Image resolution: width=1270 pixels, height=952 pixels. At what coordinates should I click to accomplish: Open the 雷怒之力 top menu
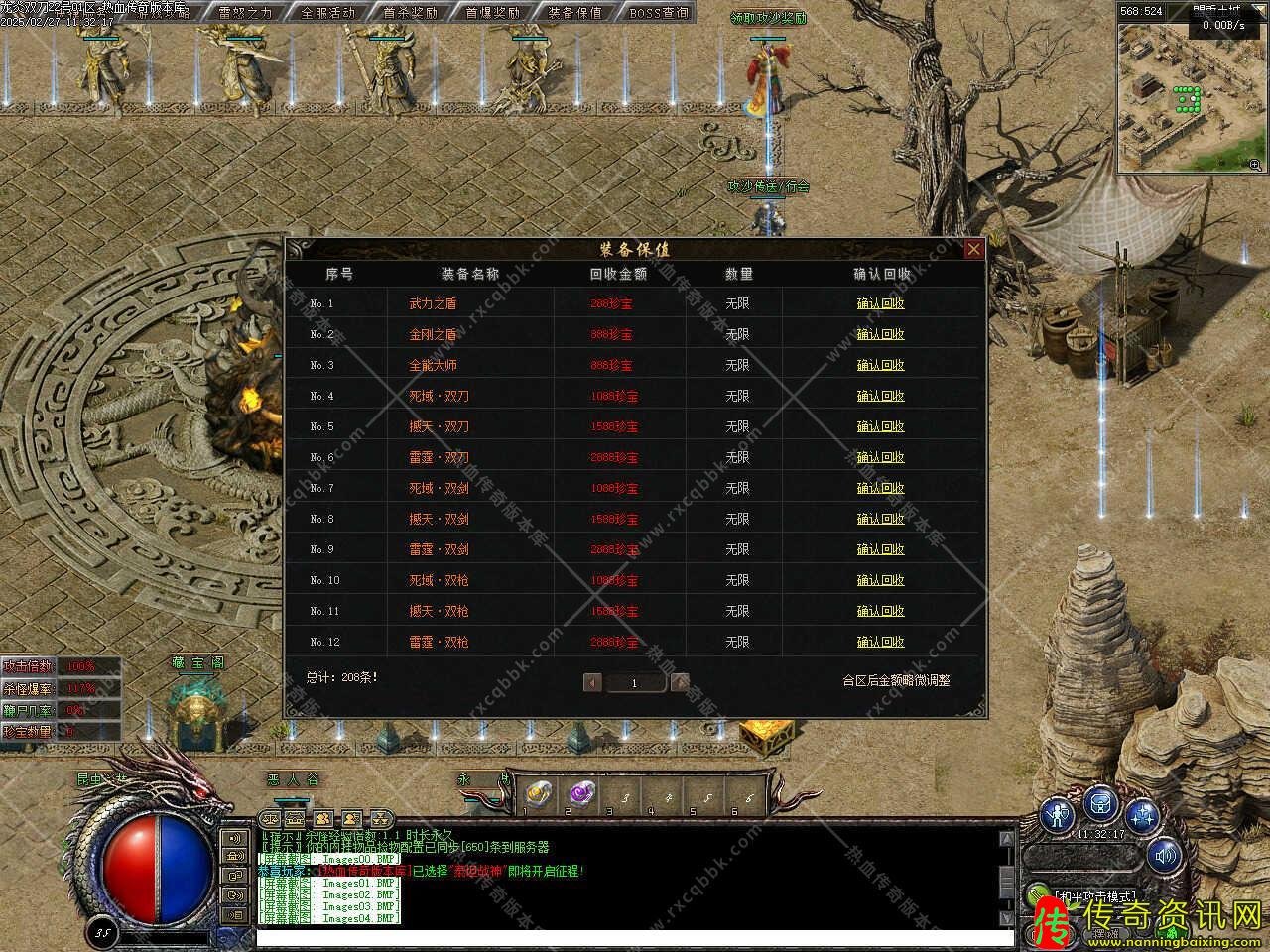click(x=245, y=13)
